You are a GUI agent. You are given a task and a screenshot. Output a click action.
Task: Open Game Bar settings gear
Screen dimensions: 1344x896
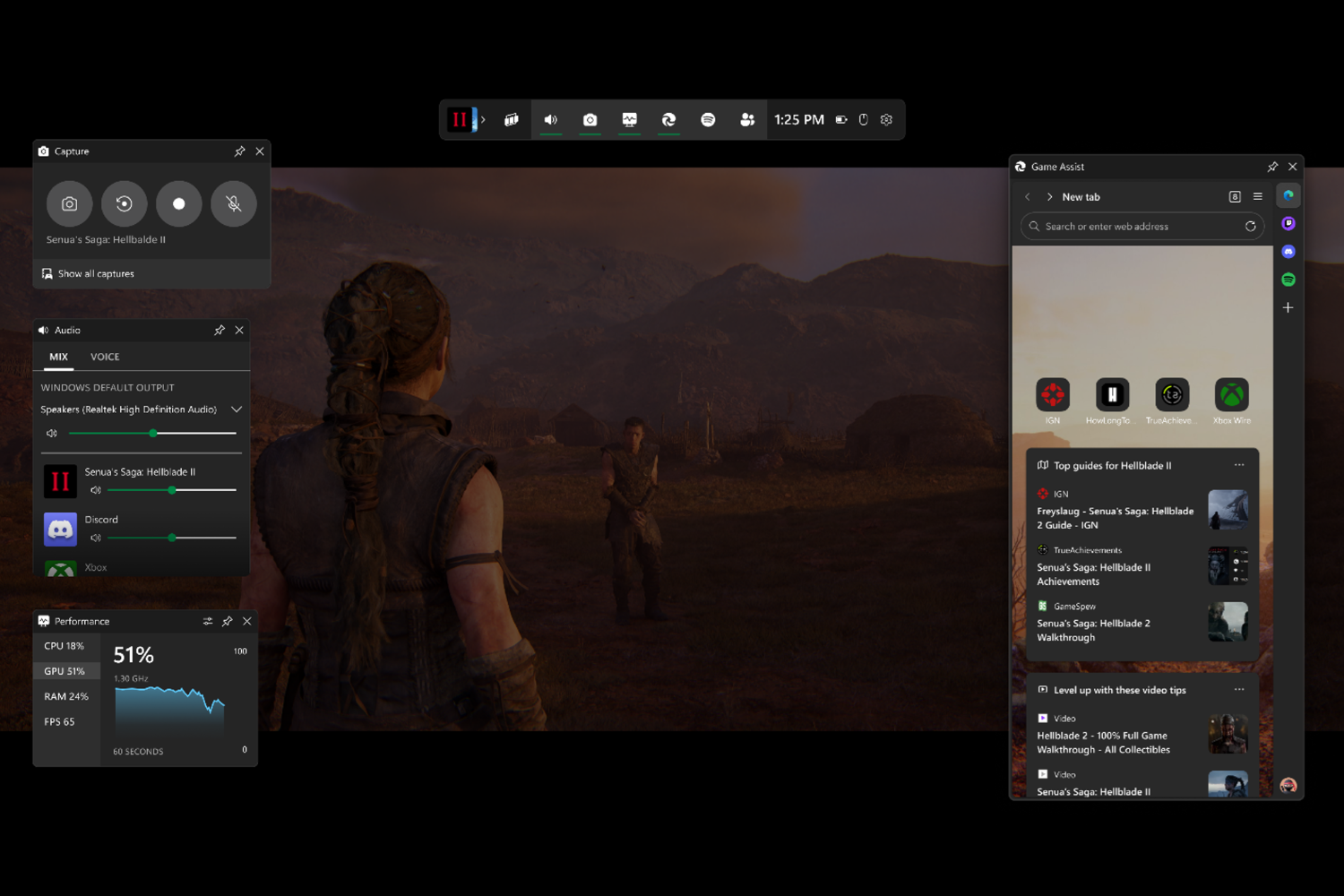pos(886,120)
